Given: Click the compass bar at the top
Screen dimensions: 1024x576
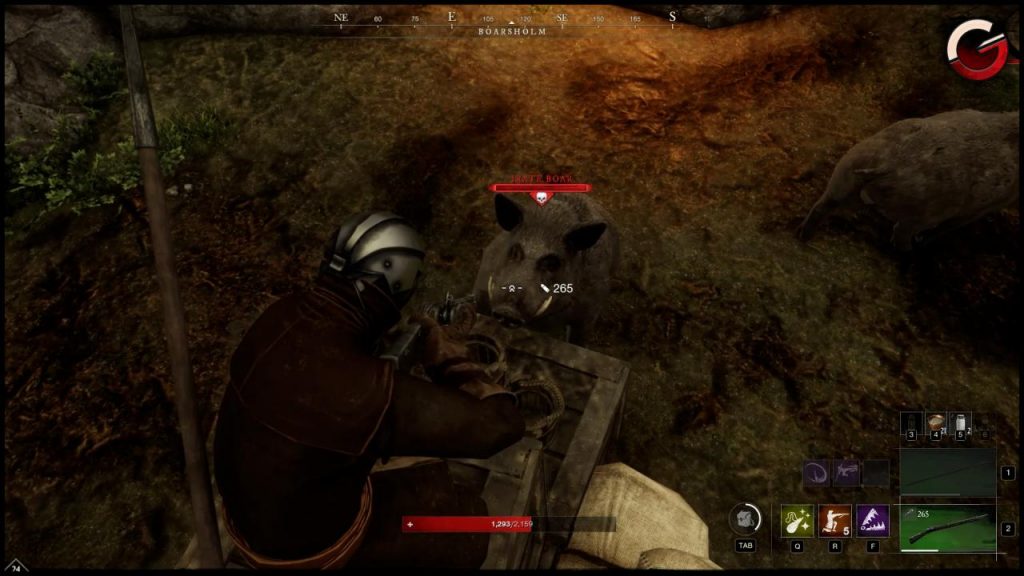Looking at the screenshot, I should (x=511, y=19).
